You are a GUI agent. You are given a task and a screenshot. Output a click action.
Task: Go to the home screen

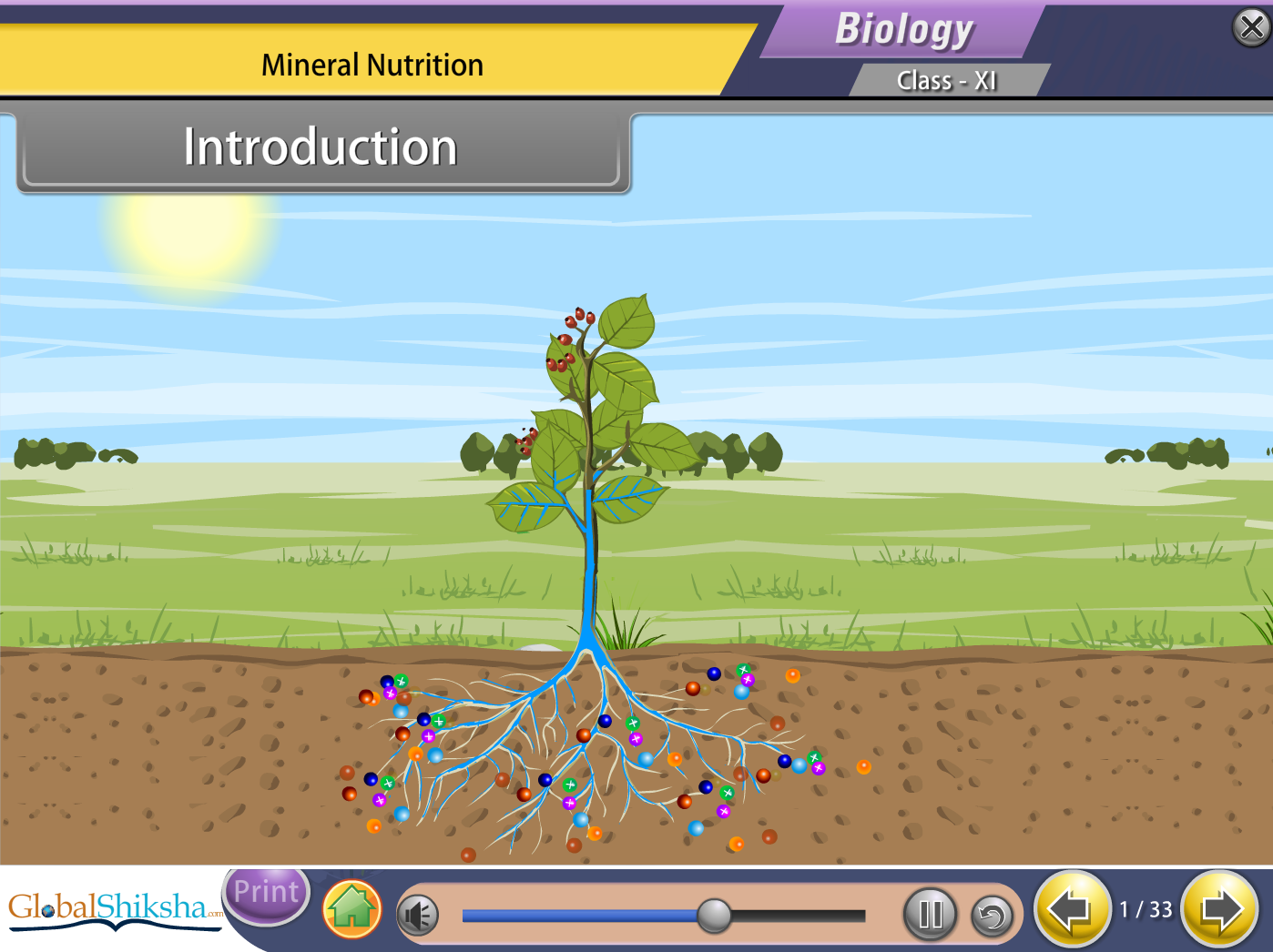pos(351,909)
